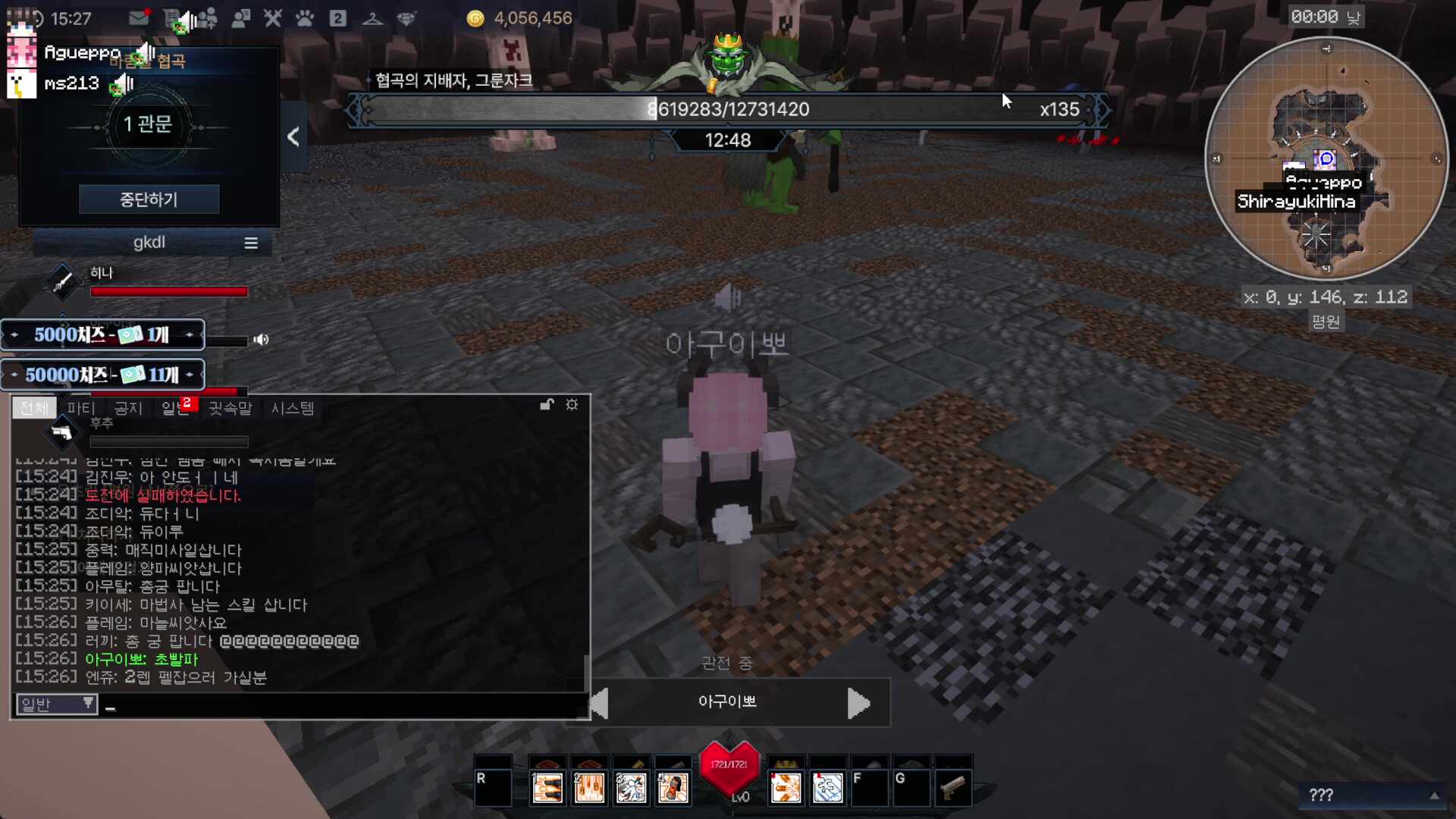Switch to the 귓속말 whisper tab
The image size is (1456, 819).
coord(230,408)
